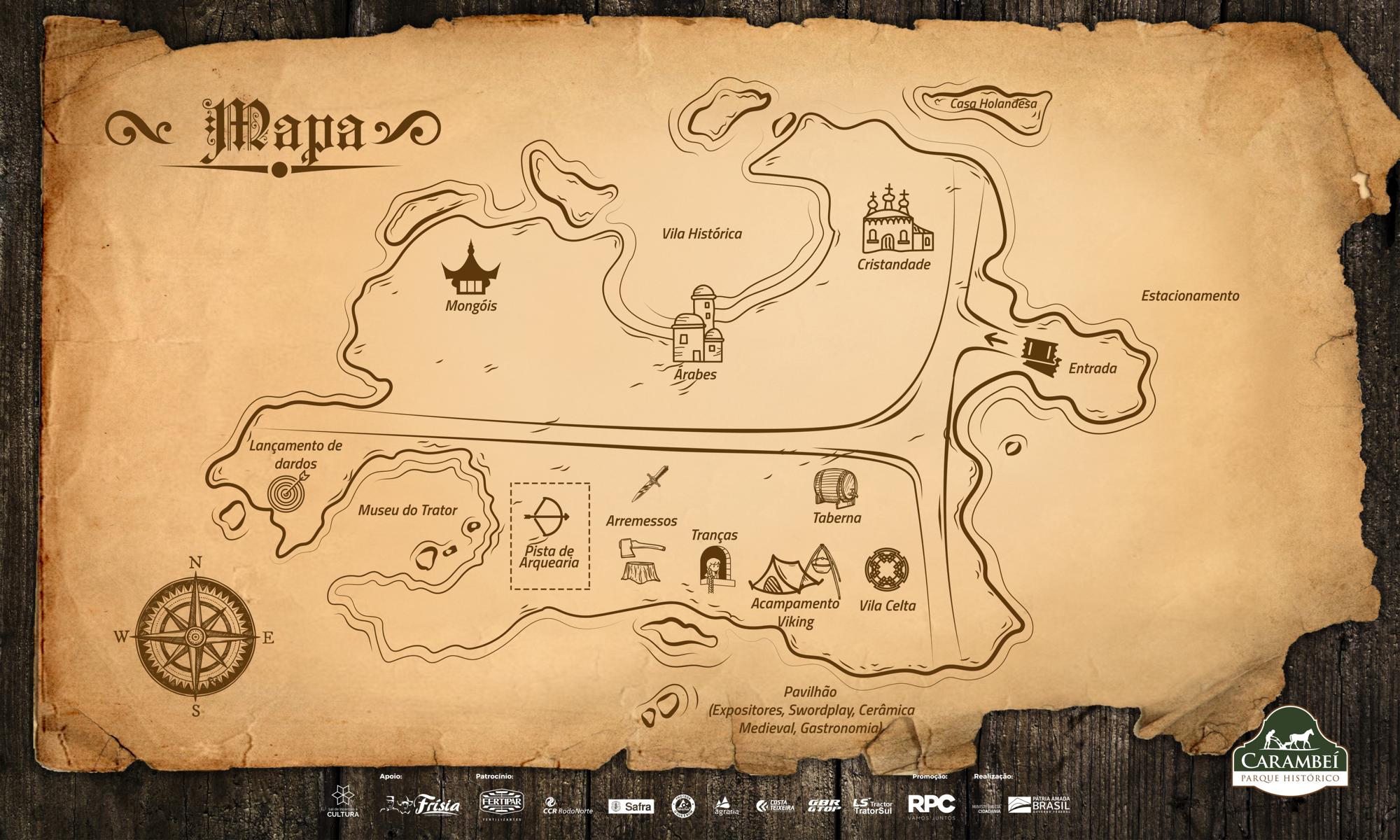Screen dimensions: 1400x840
Task: Select the Estacionamento parking label
Action: 1190,295
